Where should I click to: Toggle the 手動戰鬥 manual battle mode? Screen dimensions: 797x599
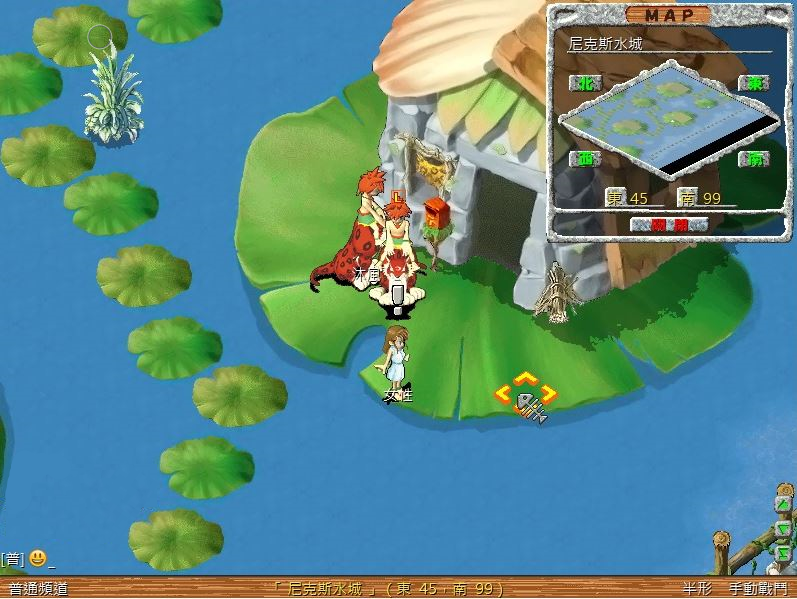coord(757,589)
